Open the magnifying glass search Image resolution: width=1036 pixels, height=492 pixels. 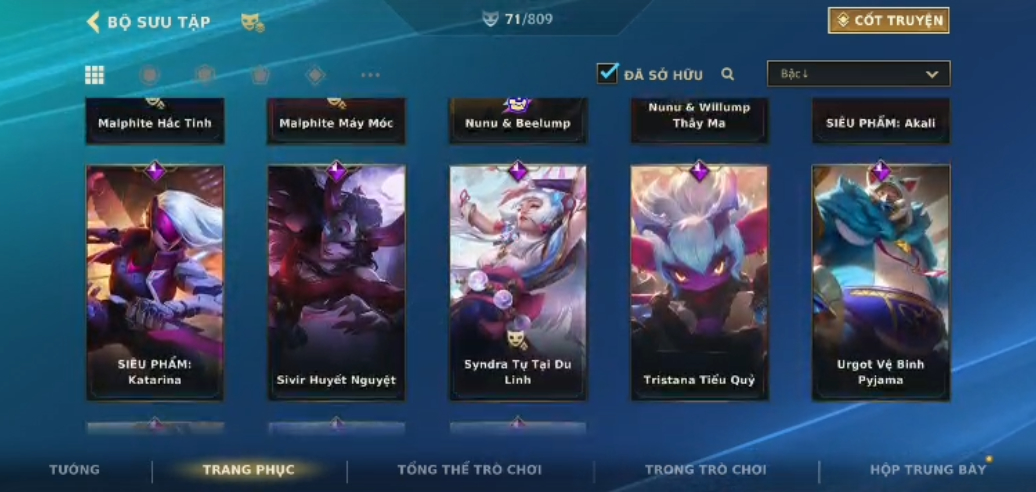728,74
